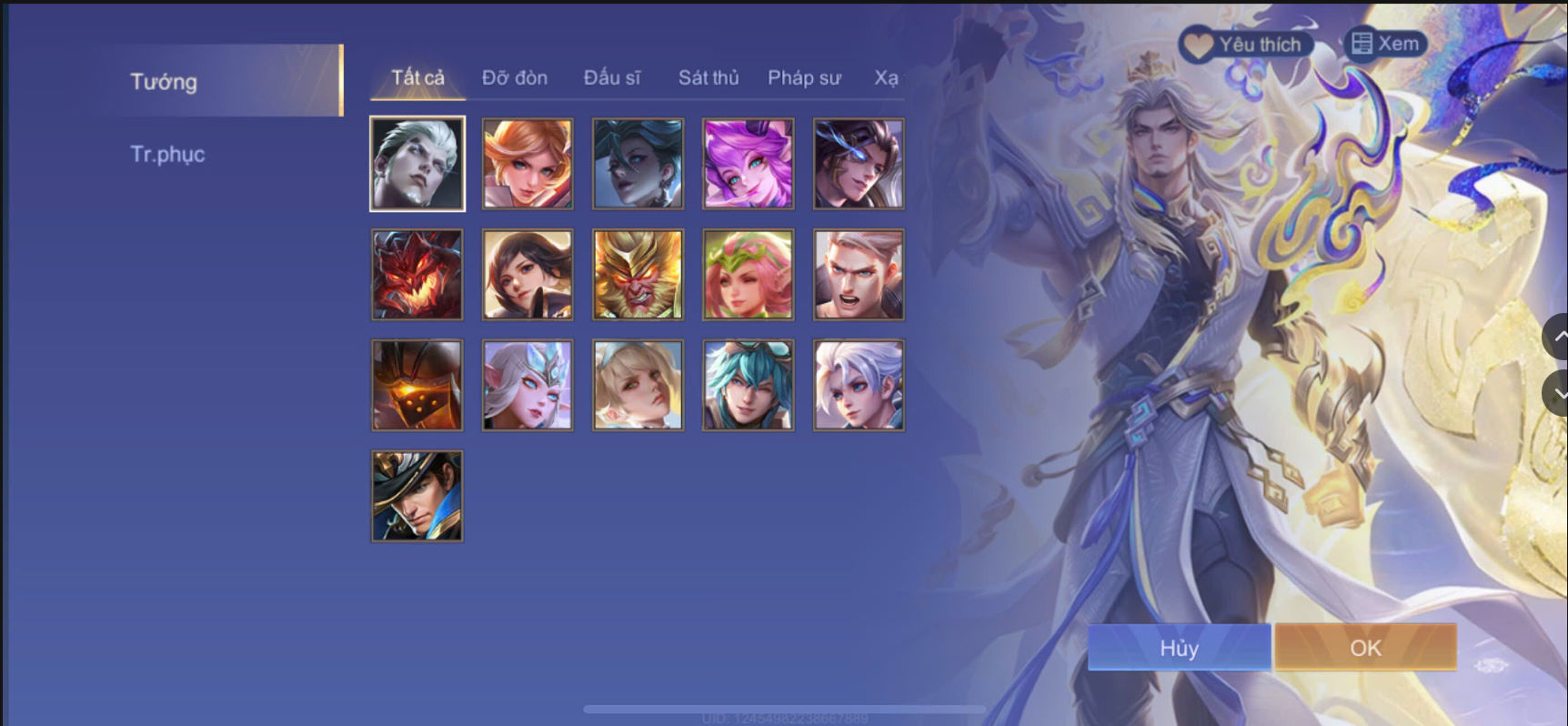This screenshot has height=726, width=1568.
Task: Expand upward with the scroll-up chevron
Action: point(1557,337)
